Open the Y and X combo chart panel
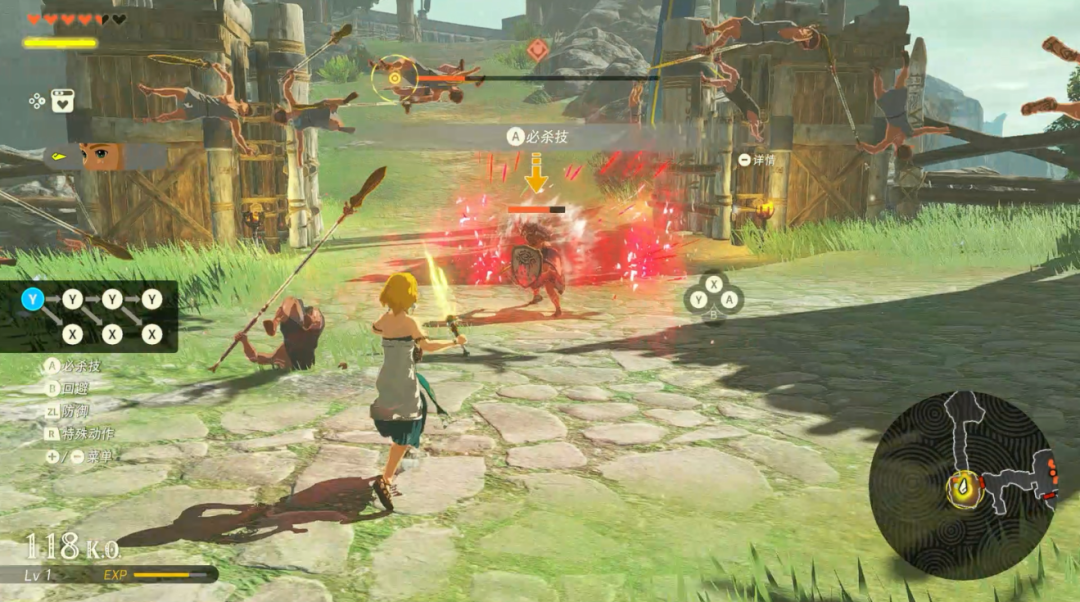This screenshot has width=1080, height=602. point(90,316)
